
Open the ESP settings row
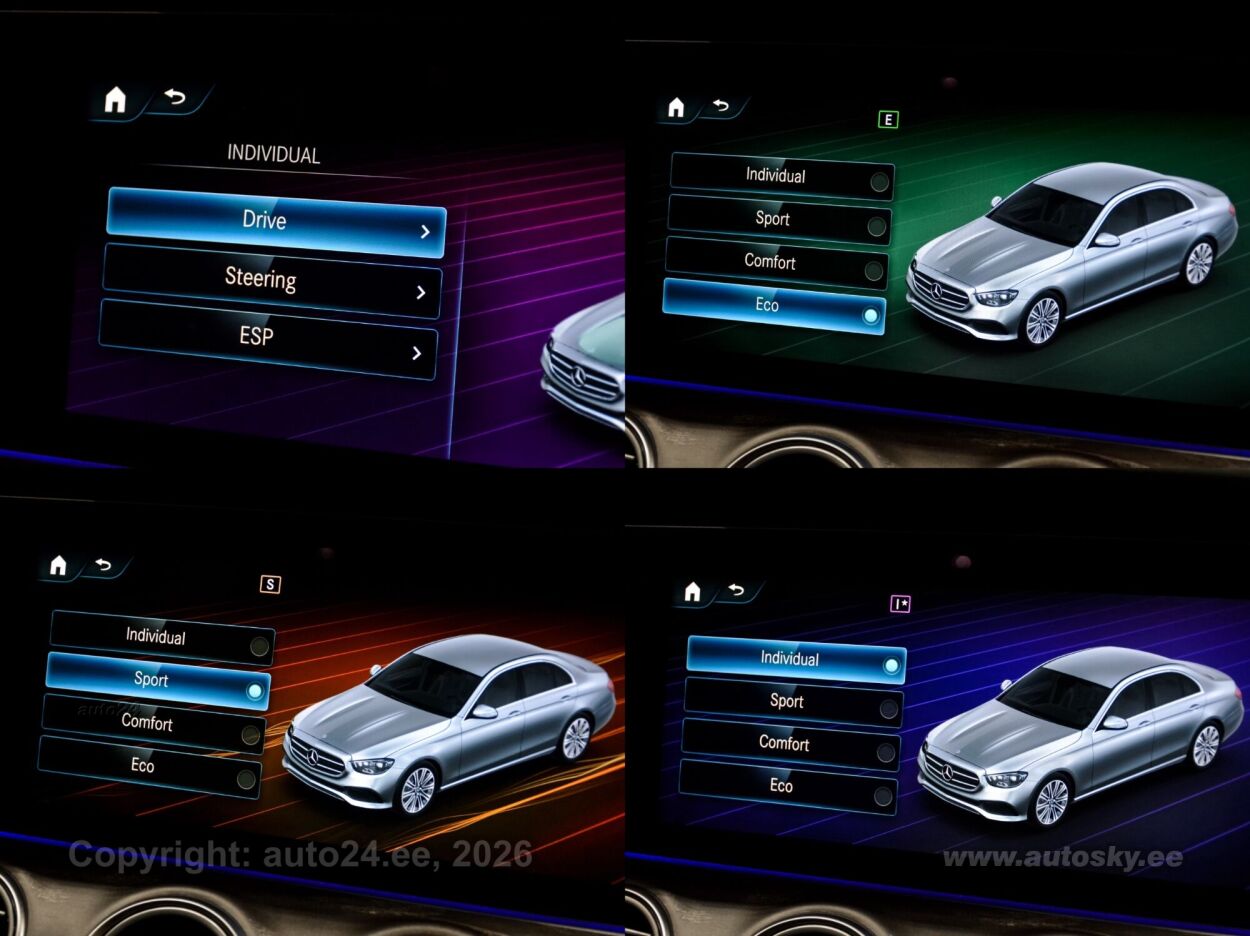click(x=267, y=338)
